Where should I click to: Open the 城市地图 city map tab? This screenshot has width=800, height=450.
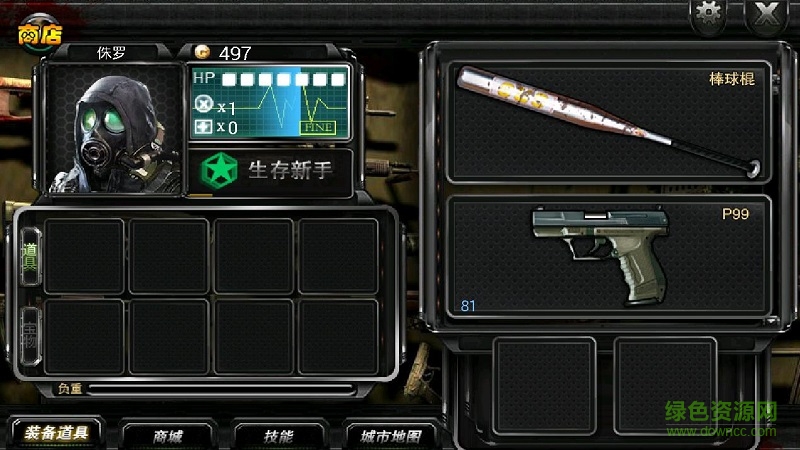pos(390,436)
